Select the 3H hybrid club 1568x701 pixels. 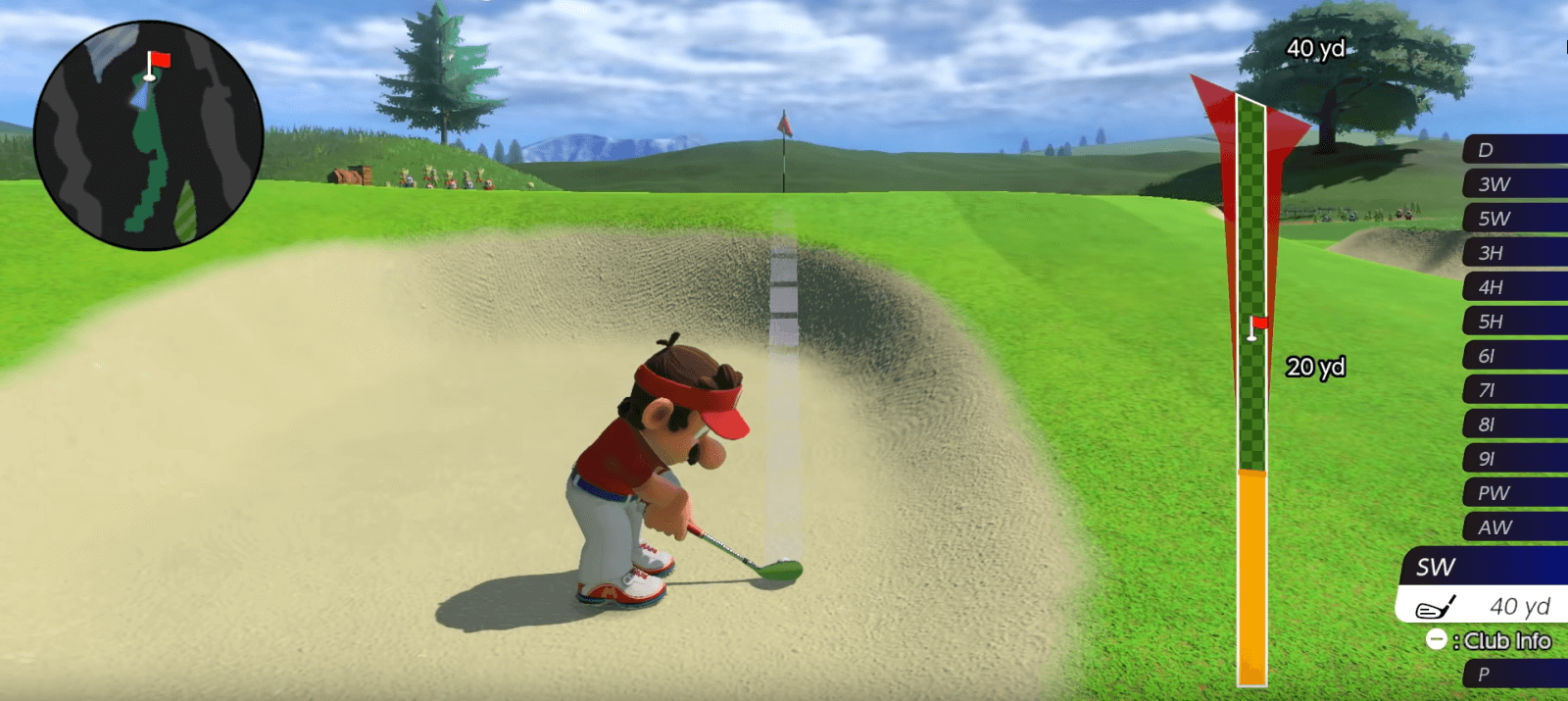(1514, 253)
